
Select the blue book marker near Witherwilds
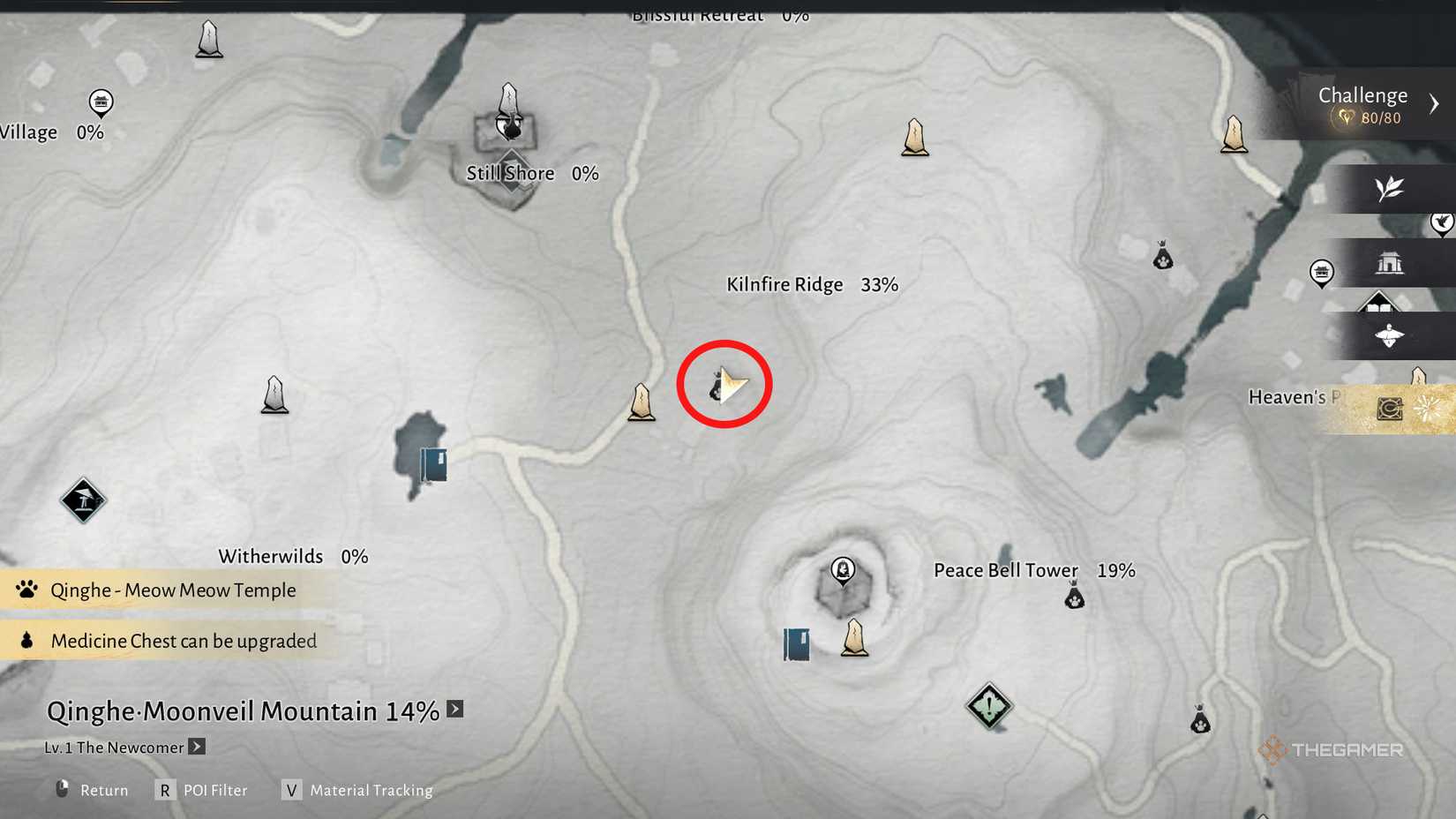coord(433,463)
